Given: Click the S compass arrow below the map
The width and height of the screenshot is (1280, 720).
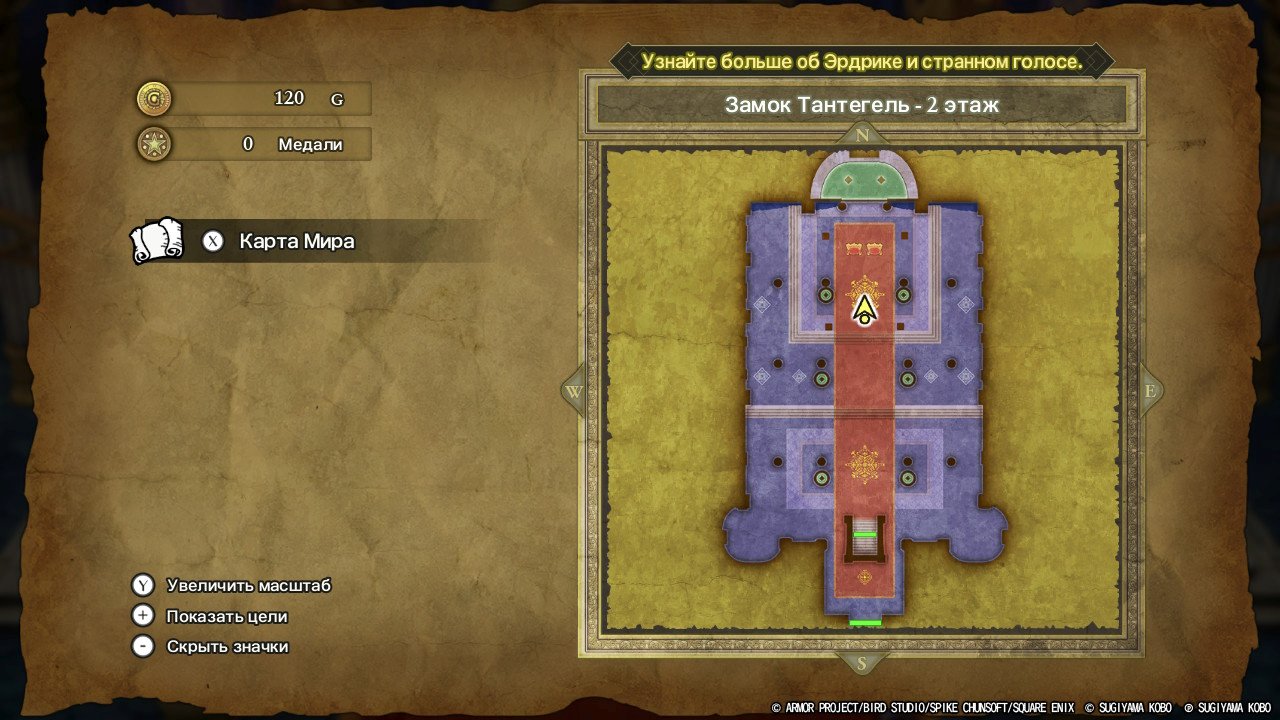Looking at the screenshot, I should point(862,663).
